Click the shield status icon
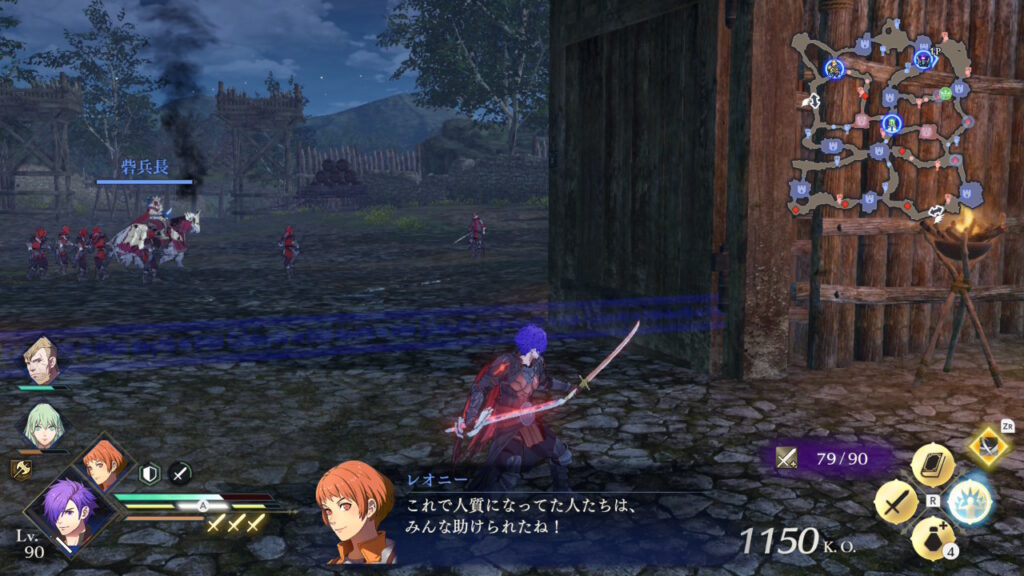 pos(150,473)
